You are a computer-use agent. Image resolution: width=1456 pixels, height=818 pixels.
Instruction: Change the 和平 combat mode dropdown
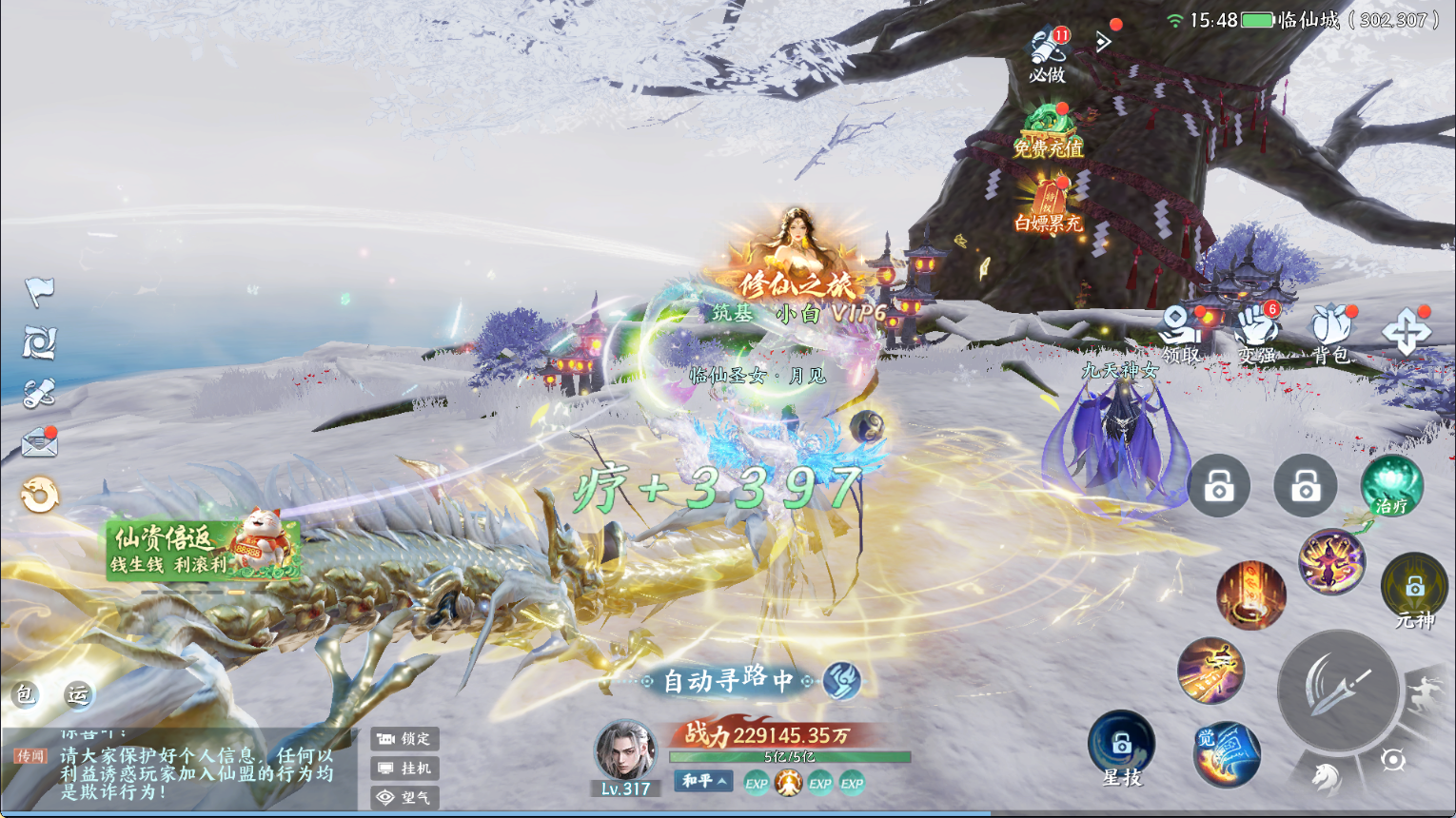[704, 781]
